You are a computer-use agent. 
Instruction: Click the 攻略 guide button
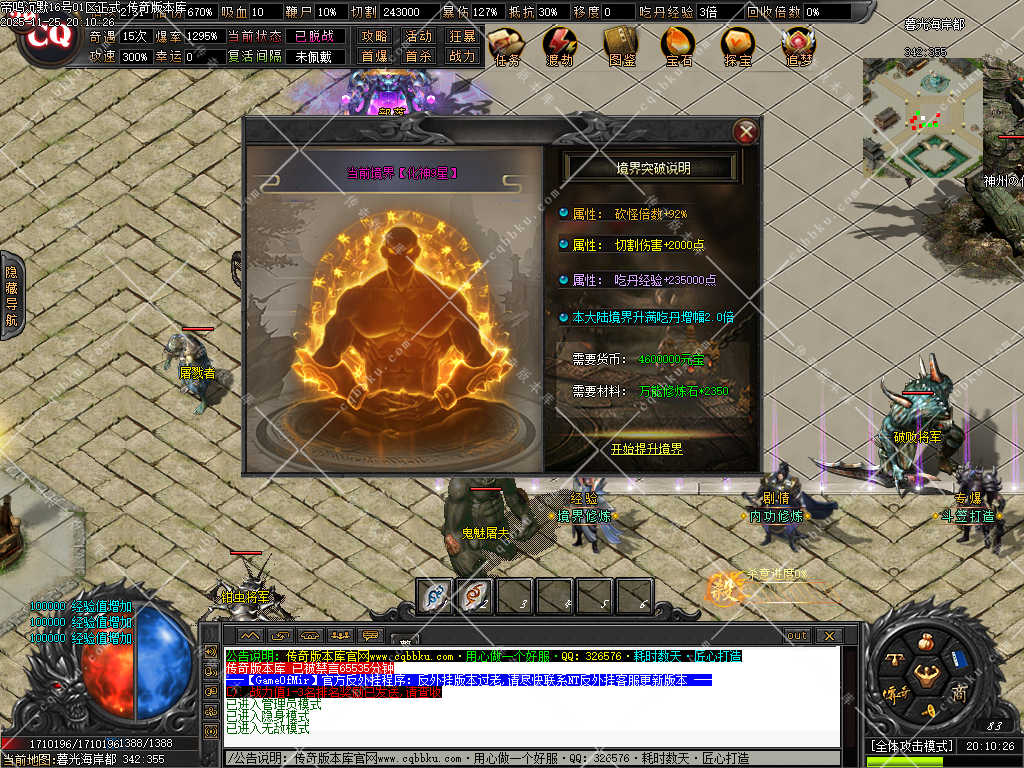(x=374, y=37)
